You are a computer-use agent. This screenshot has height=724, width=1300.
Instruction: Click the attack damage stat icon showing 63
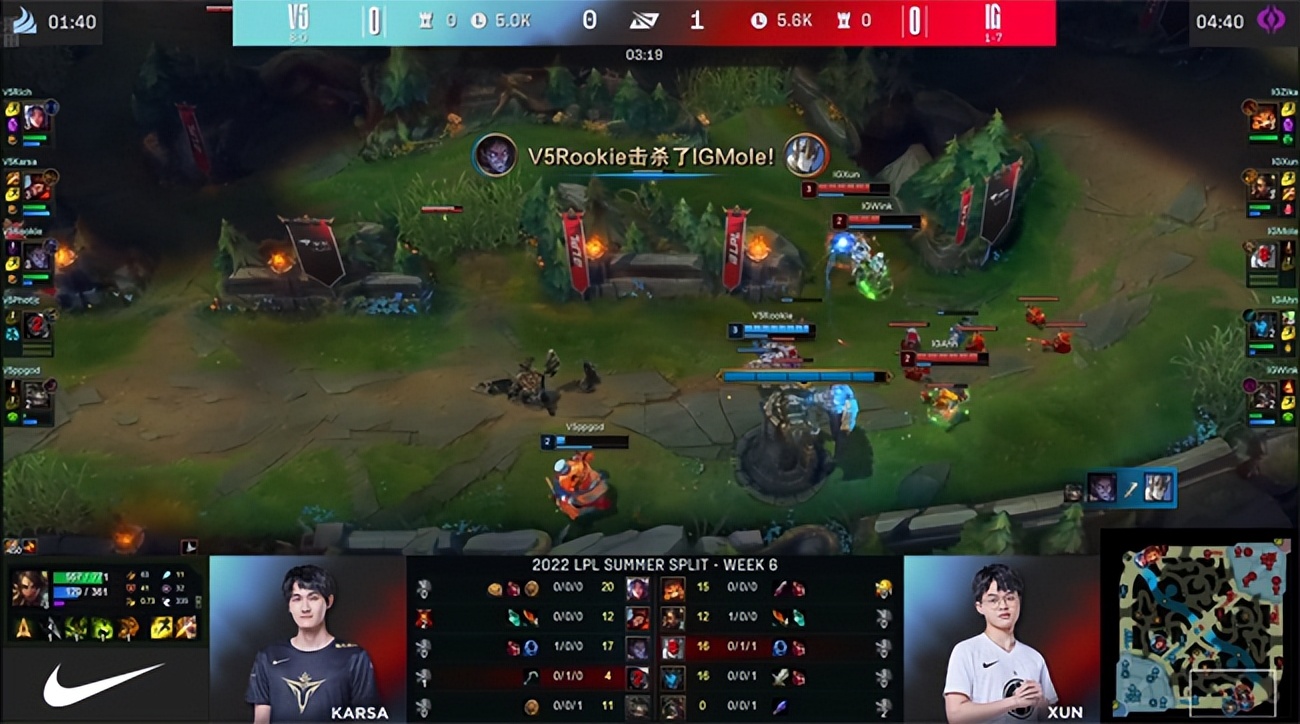click(131, 575)
